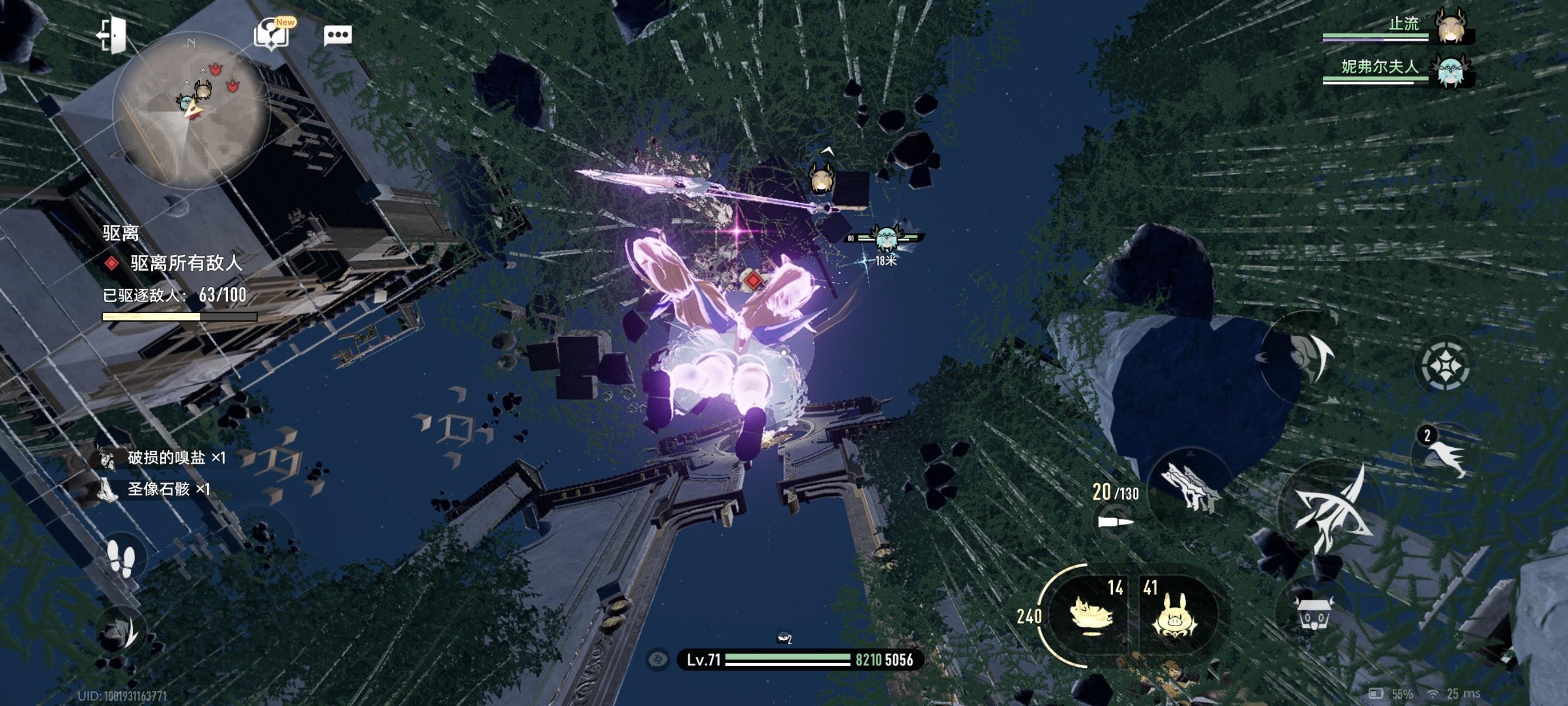The width and height of the screenshot is (1568, 706).
Task: Tap the bullet reload button
Action: point(1115,523)
